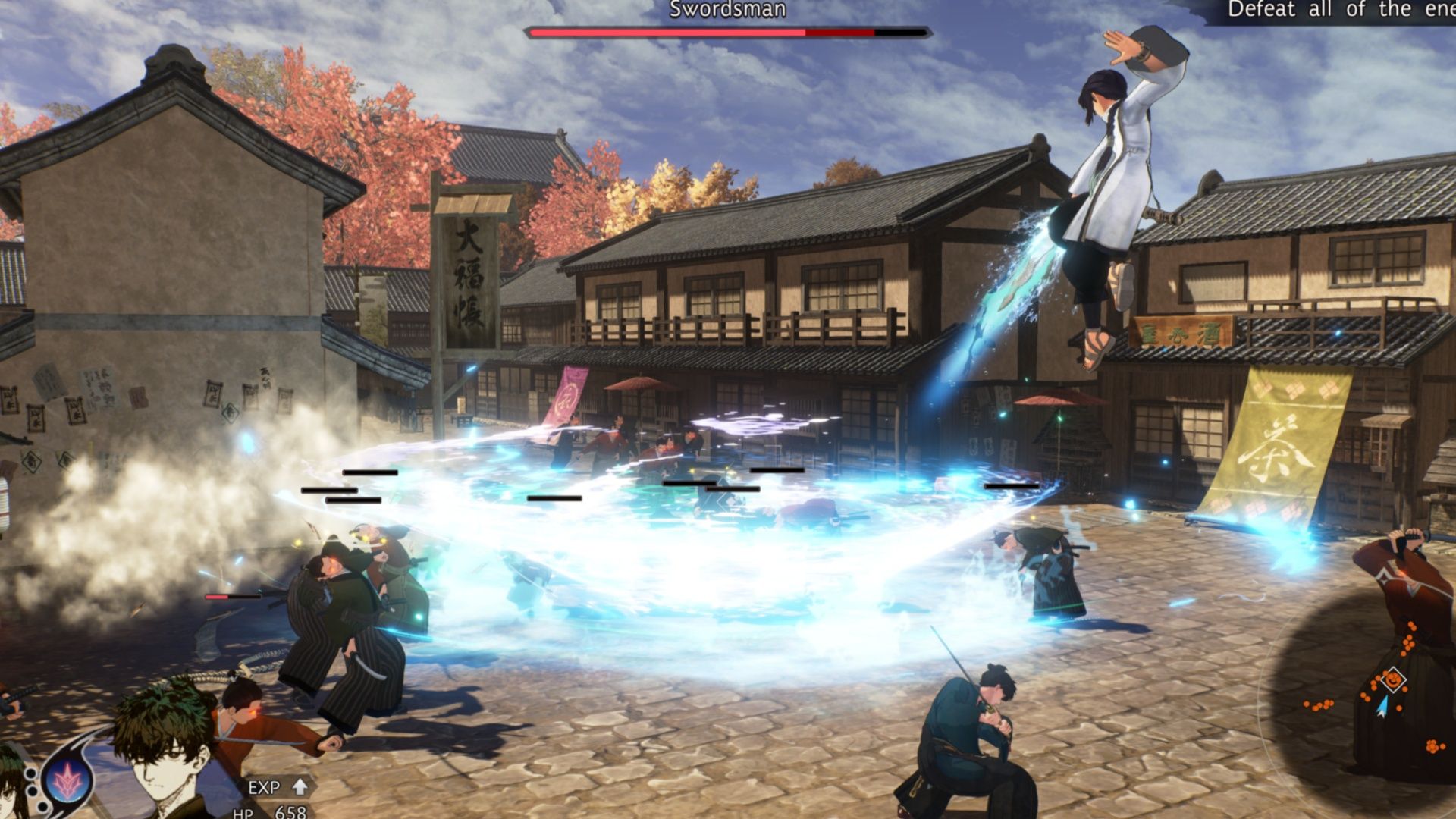This screenshot has width=1456, height=819.
Task: Open the 'Defeat all of the enemies' objective banner
Action: coord(1357,11)
